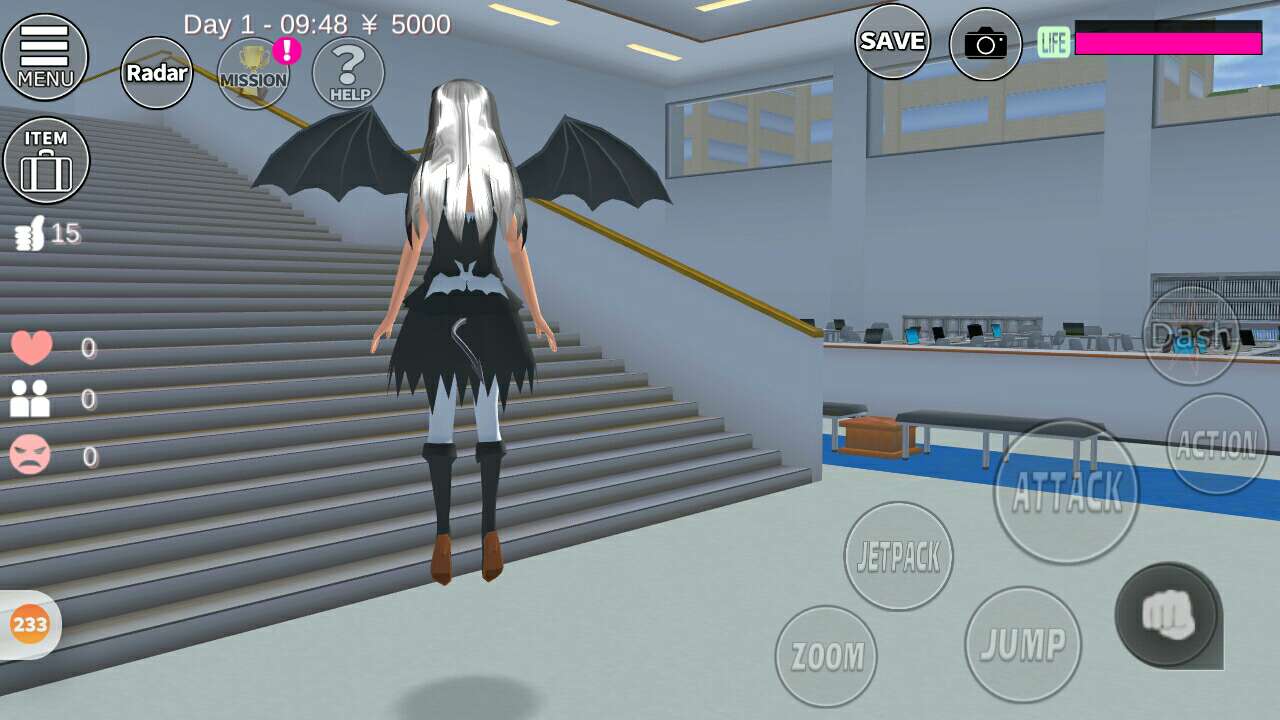
Task: Show the Help question mark
Action: pos(348,73)
